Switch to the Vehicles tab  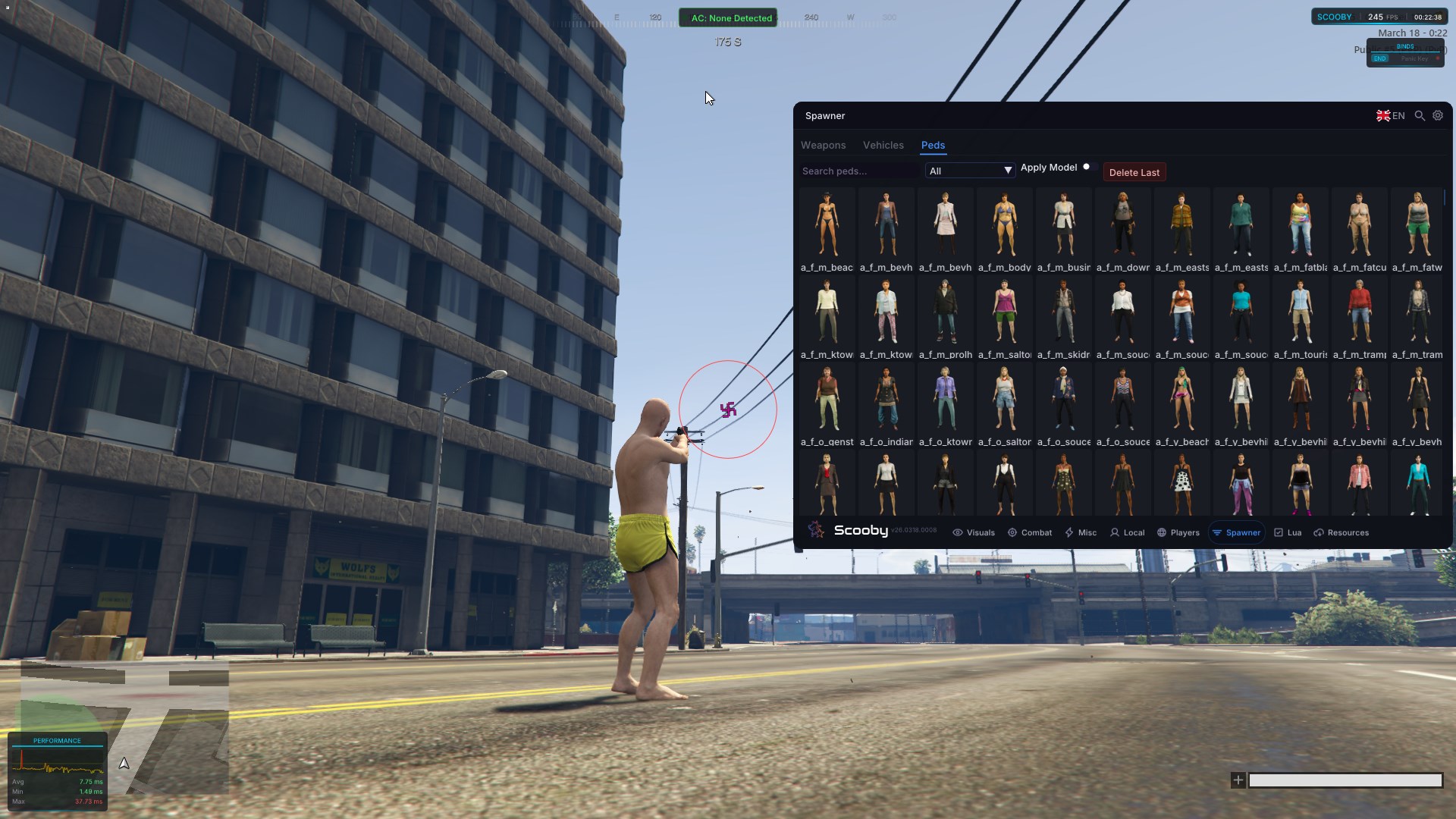(x=883, y=145)
